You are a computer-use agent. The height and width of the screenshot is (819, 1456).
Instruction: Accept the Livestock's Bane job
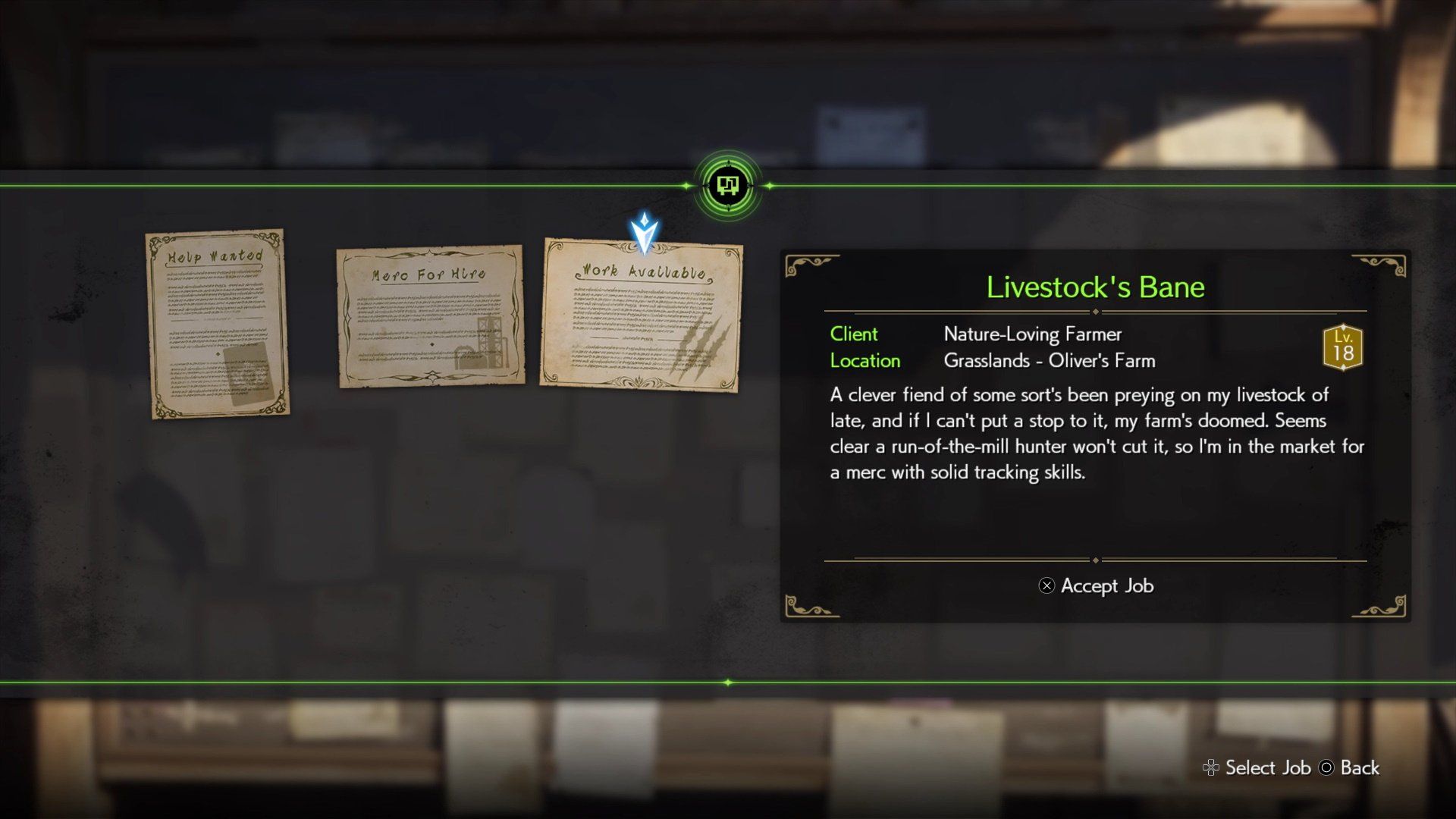point(1096,585)
